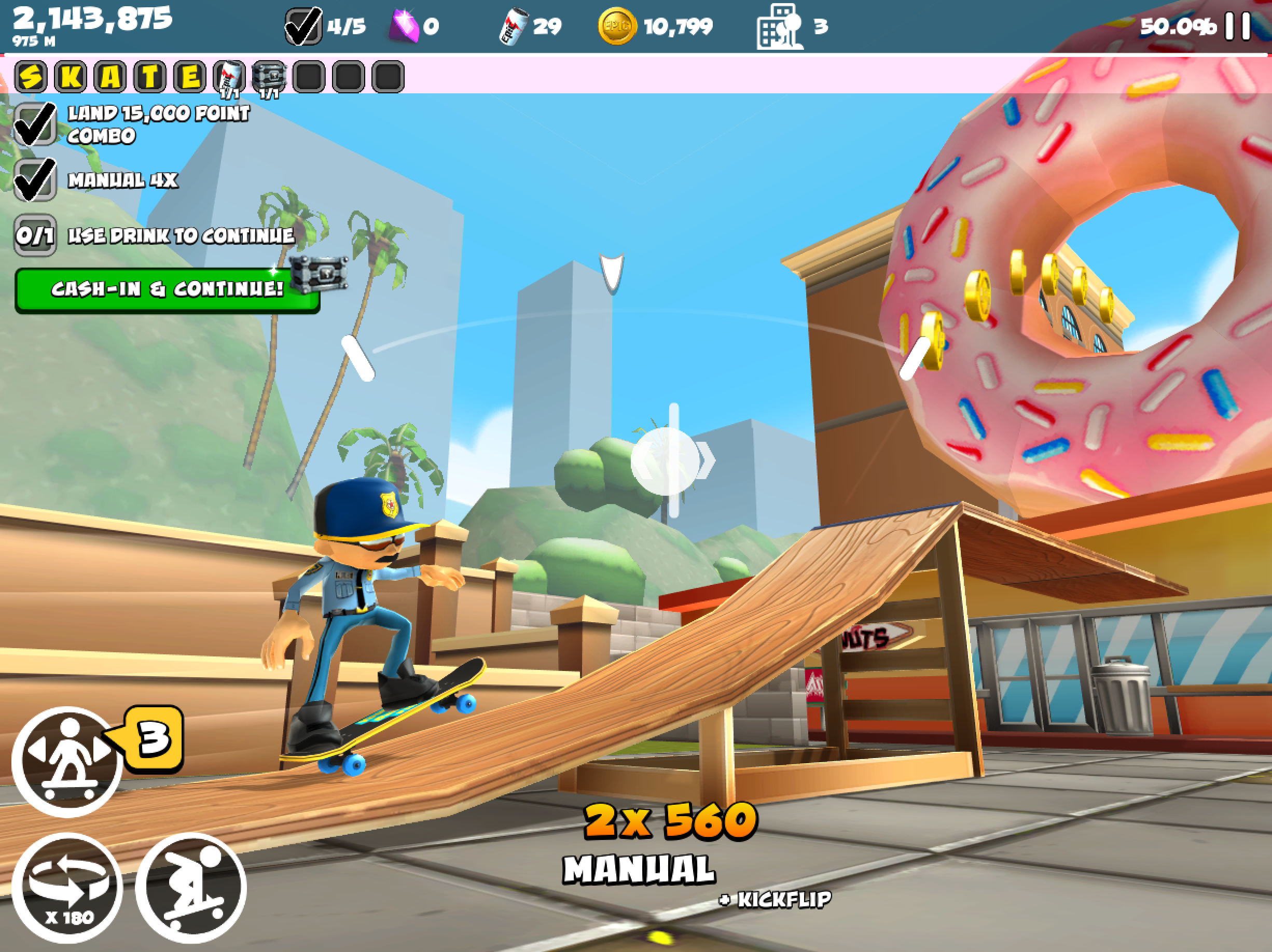Pause the game with the pause button
The height and width of the screenshot is (952, 1272).
point(1238,26)
